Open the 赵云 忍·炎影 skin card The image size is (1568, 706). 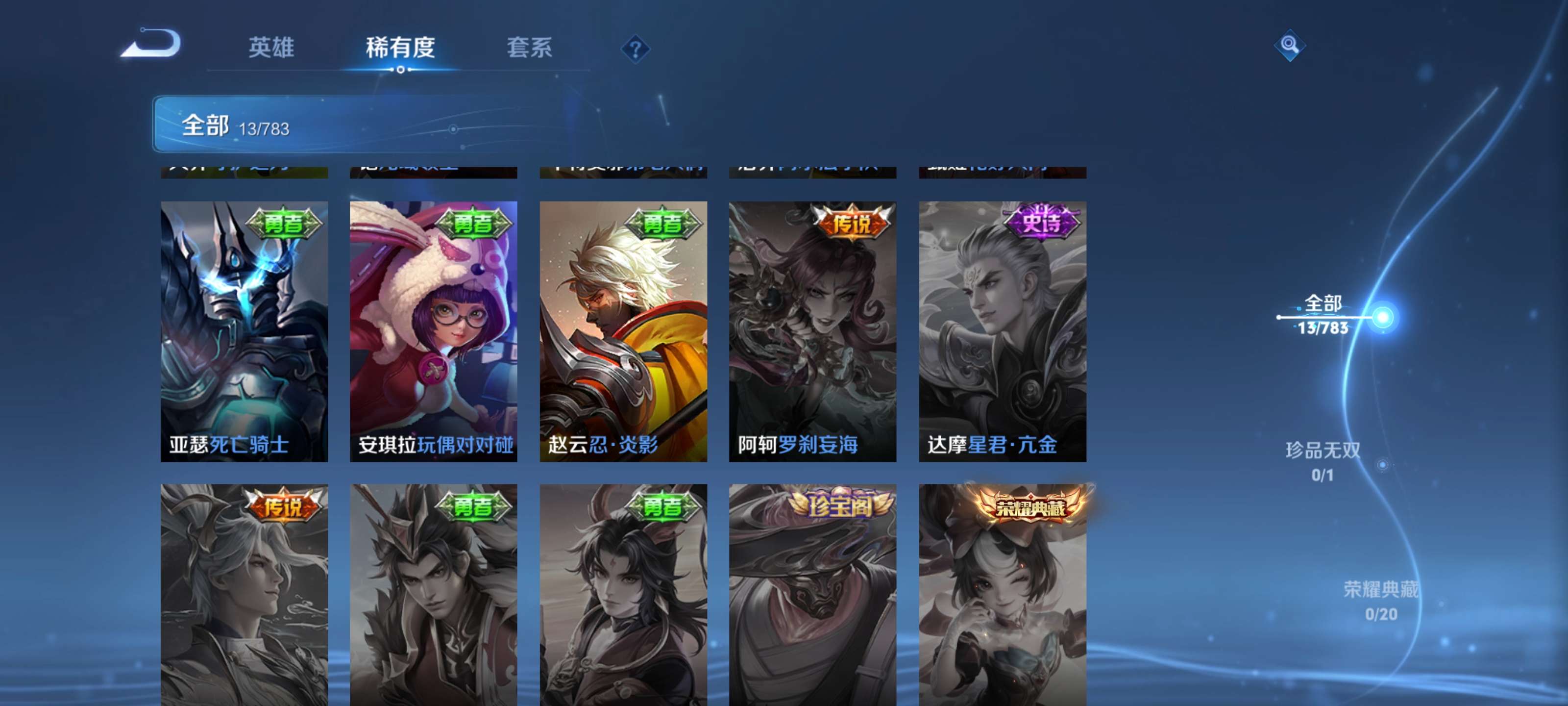click(623, 331)
